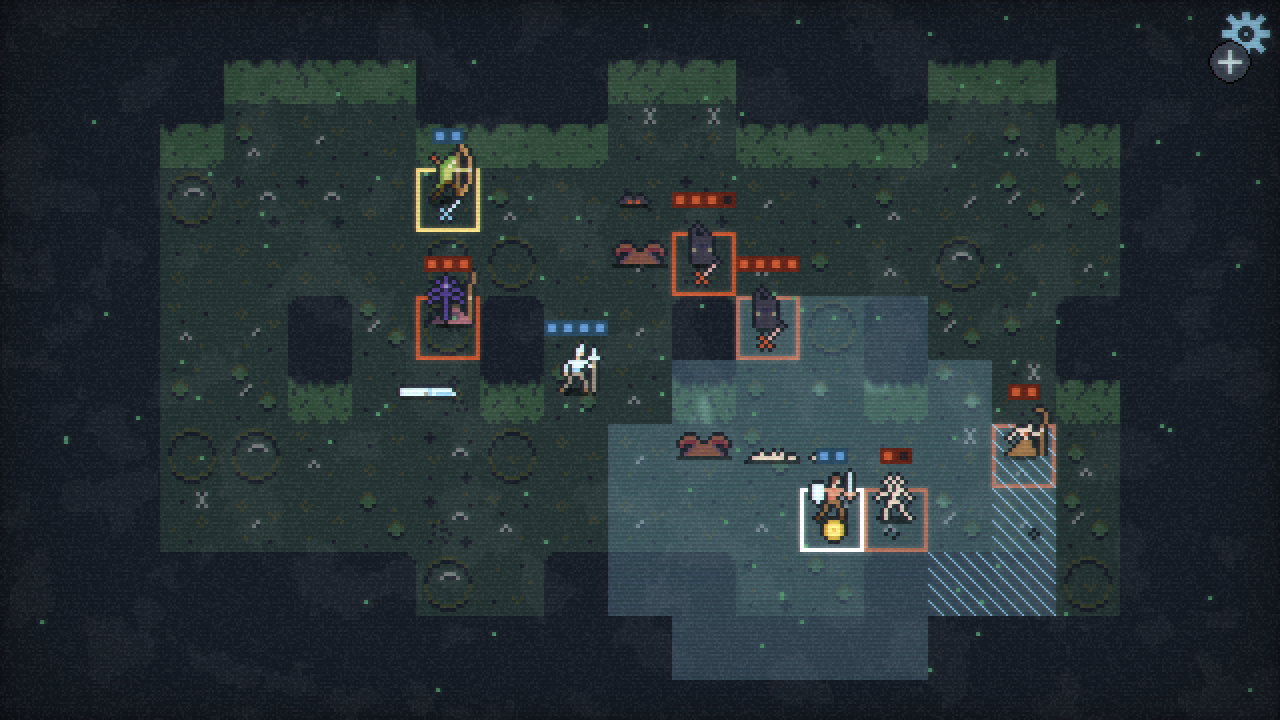Click the round plus button
This screenshot has height=720, width=1280.
(1229, 63)
